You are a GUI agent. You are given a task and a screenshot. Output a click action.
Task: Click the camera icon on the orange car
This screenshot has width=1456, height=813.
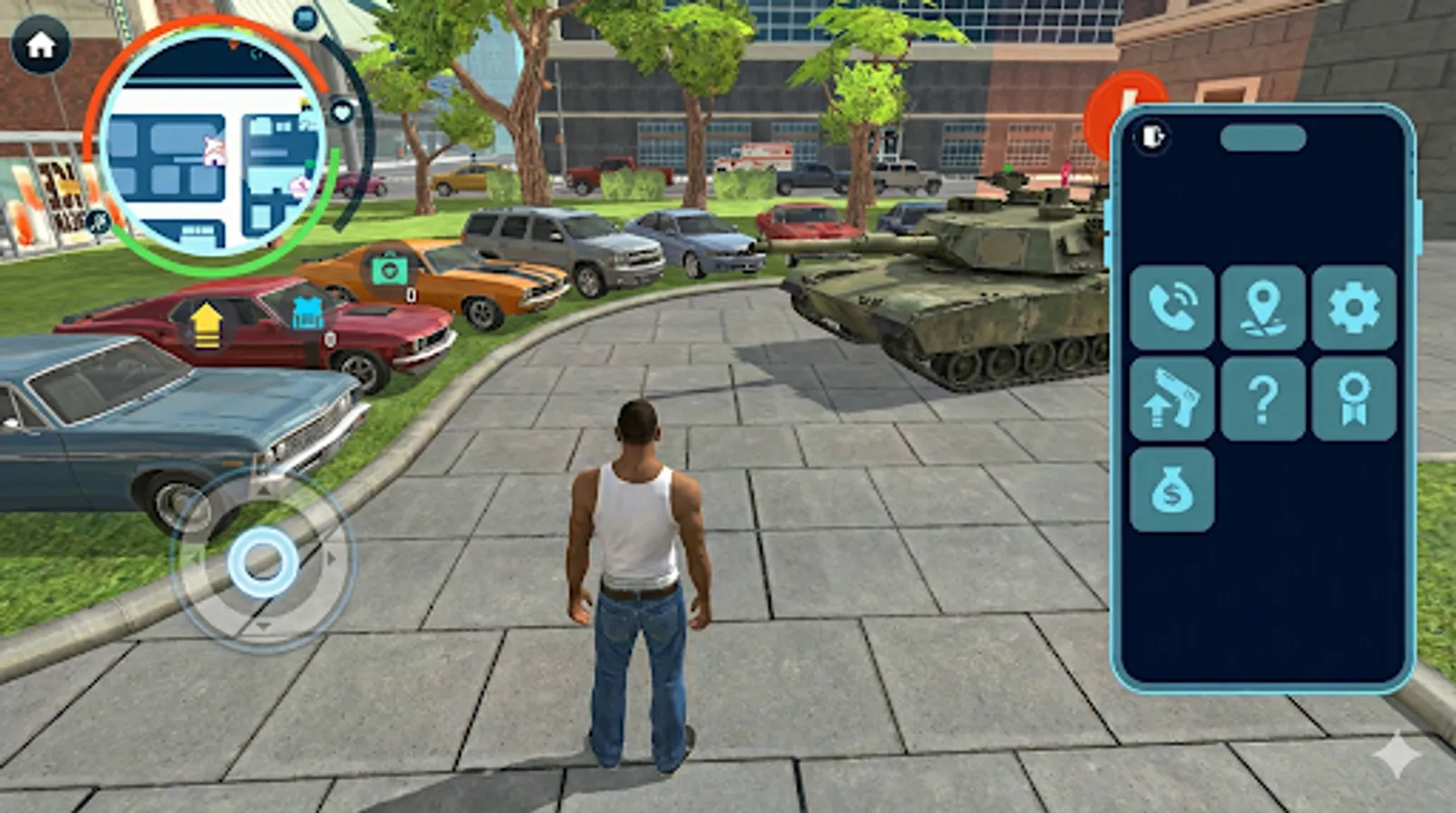389,269
